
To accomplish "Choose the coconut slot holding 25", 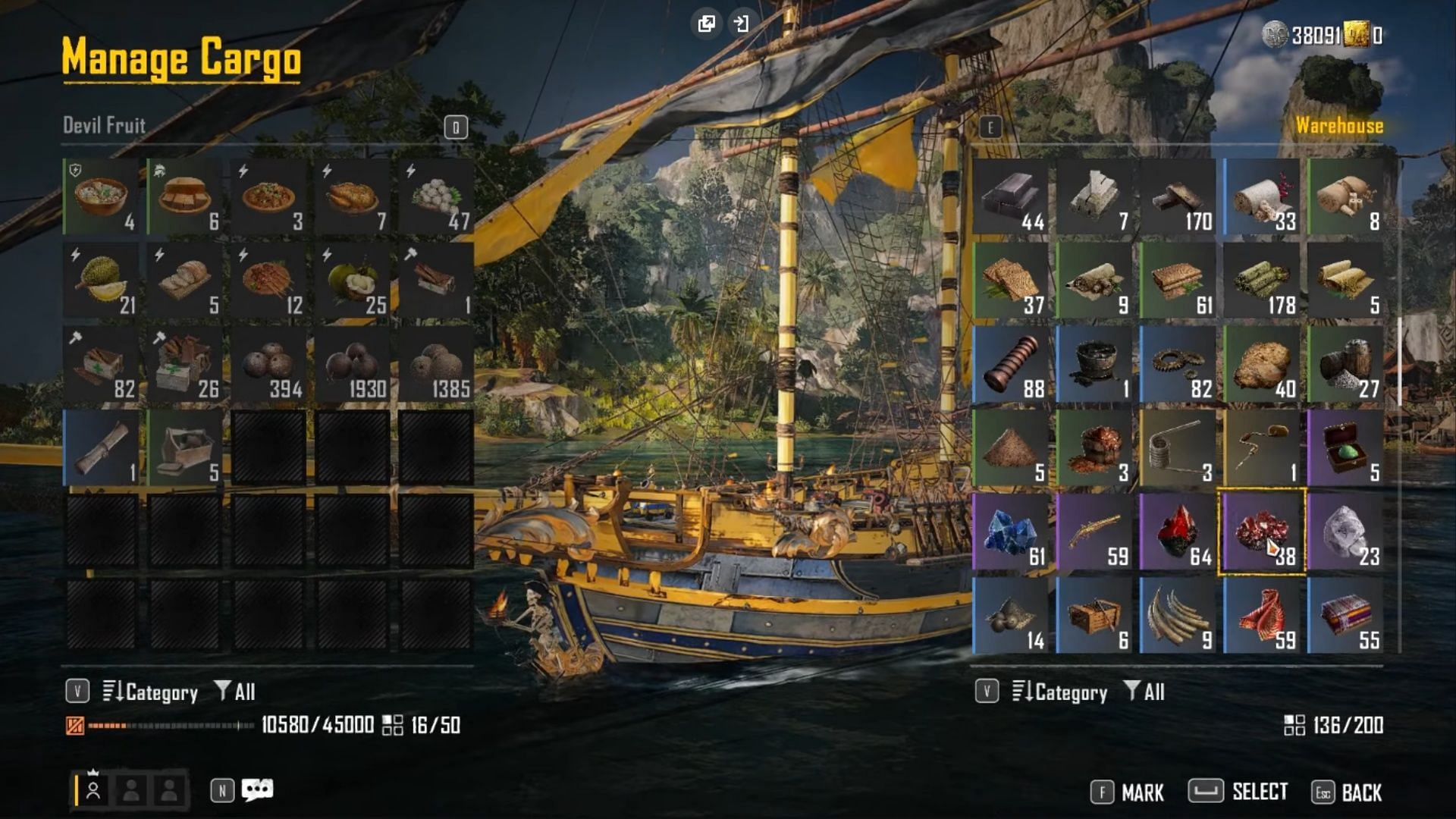I will click(353, 281).
